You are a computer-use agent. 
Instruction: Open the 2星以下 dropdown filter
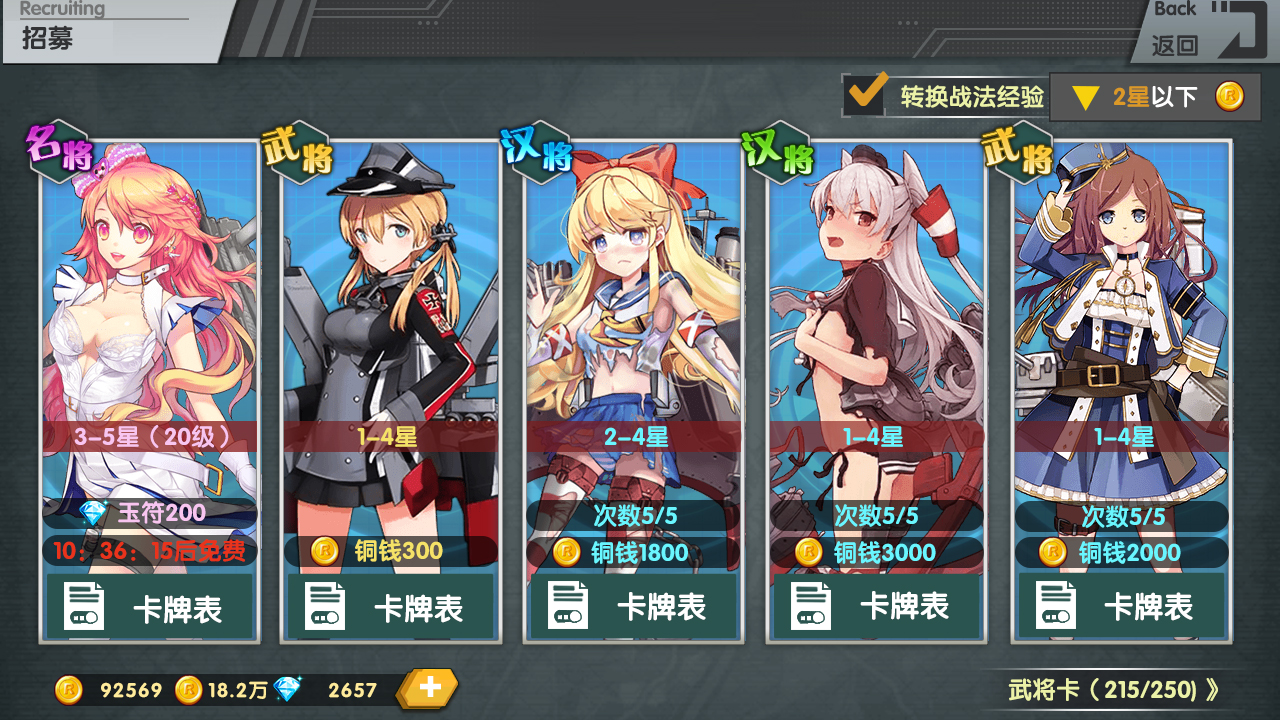(x=1154, y=97)
